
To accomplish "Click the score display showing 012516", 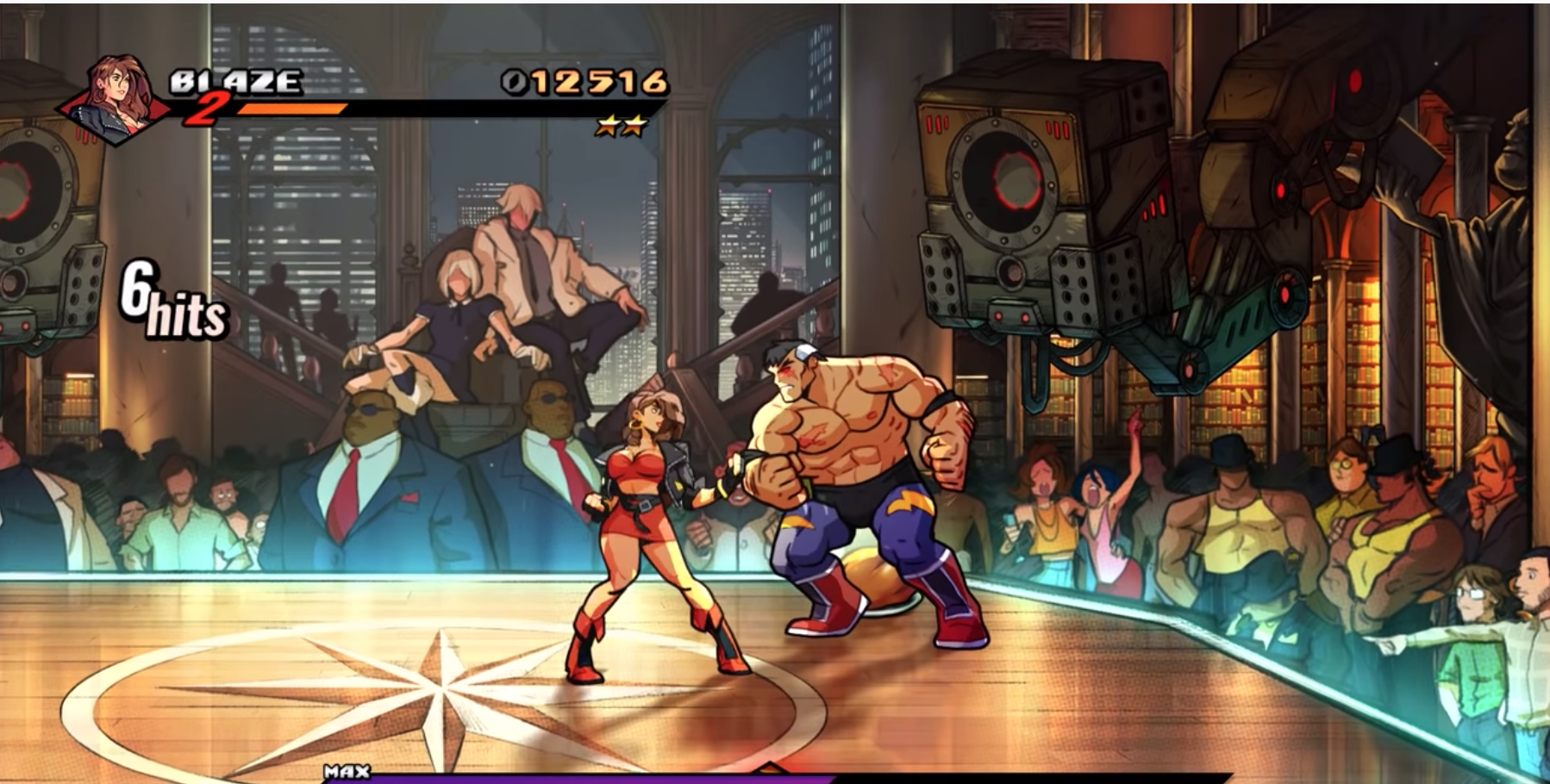I will click(x=586, y=82).
